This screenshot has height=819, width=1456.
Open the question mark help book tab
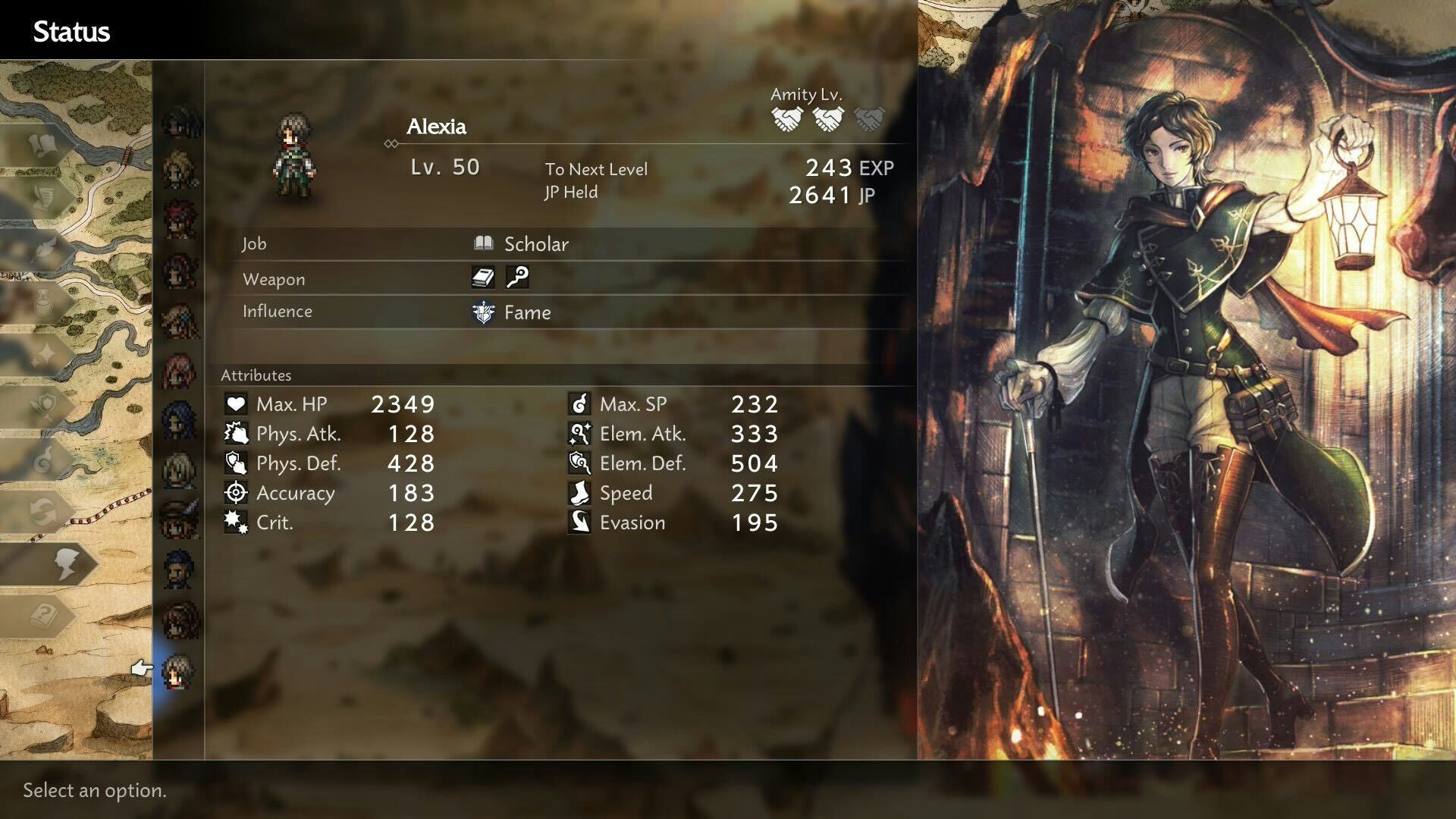pos(45,616)
